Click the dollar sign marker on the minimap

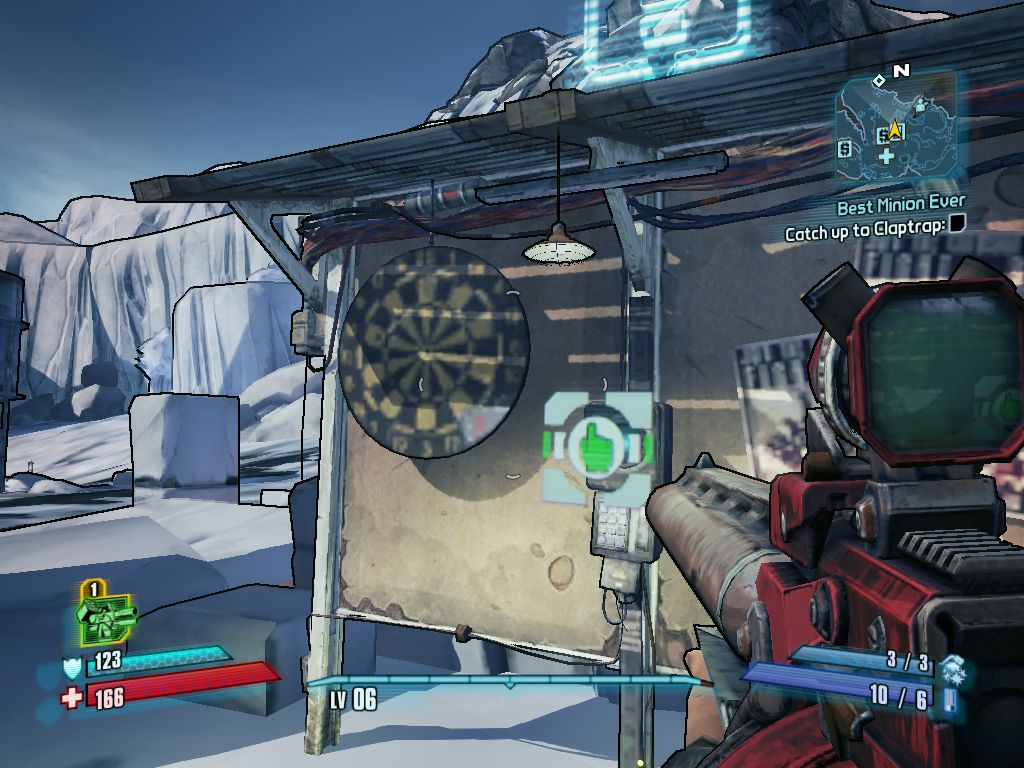[846, 150]
